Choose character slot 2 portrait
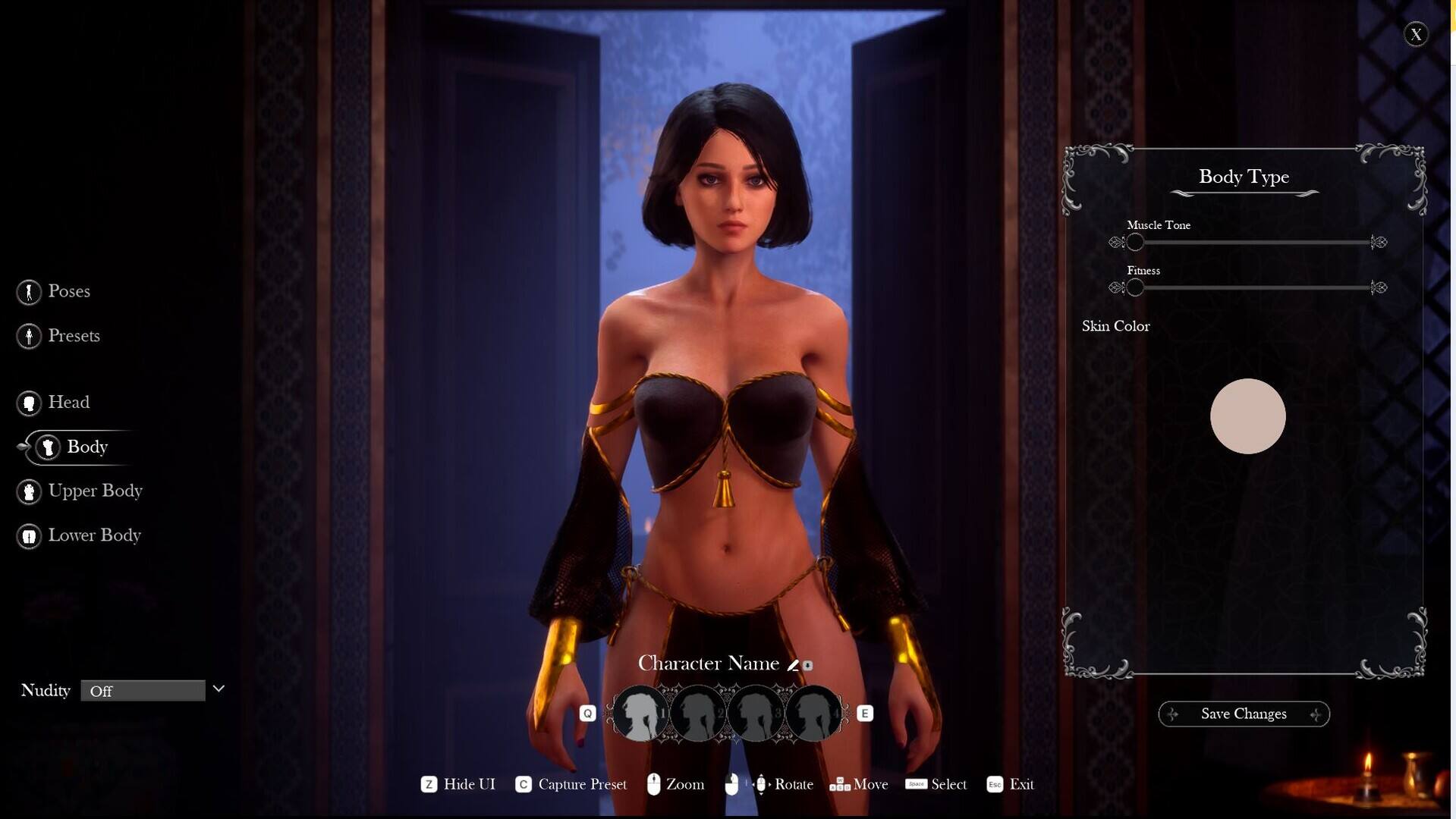This screenshot has width=1456, height=819. coord(698,714)
